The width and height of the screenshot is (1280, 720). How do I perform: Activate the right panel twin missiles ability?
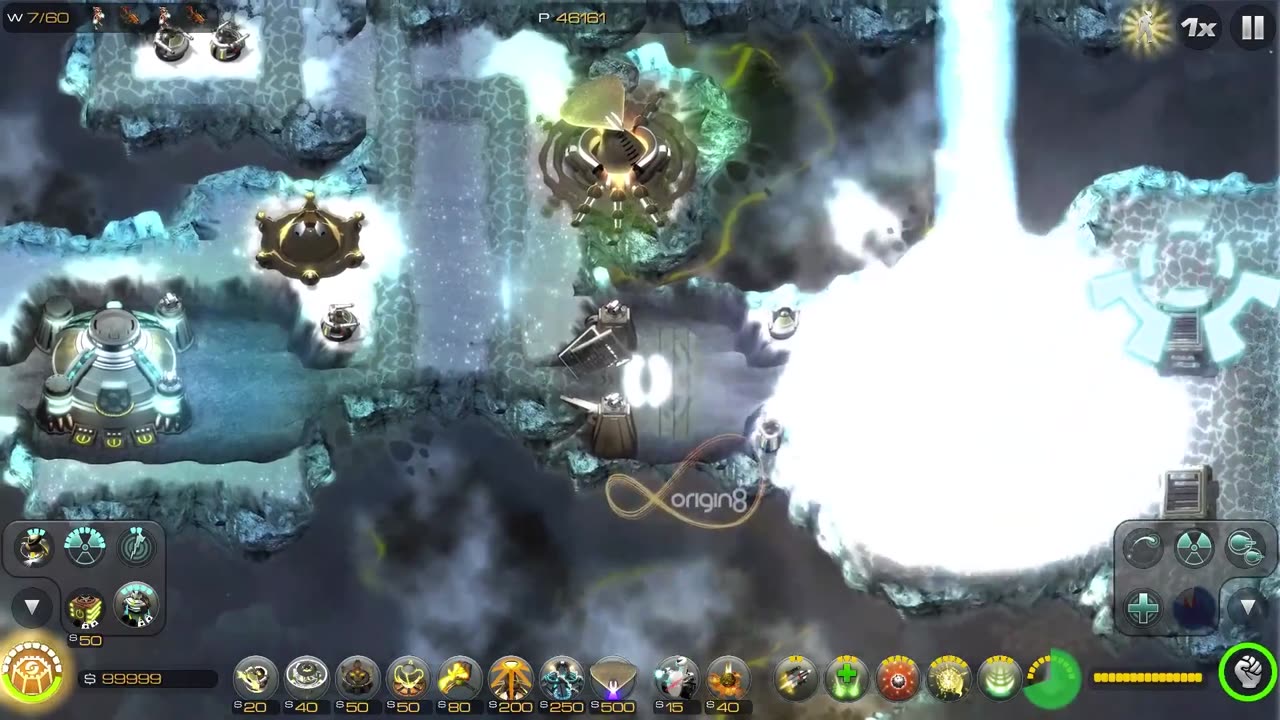pyautogui.click(x=1245, y=548)
